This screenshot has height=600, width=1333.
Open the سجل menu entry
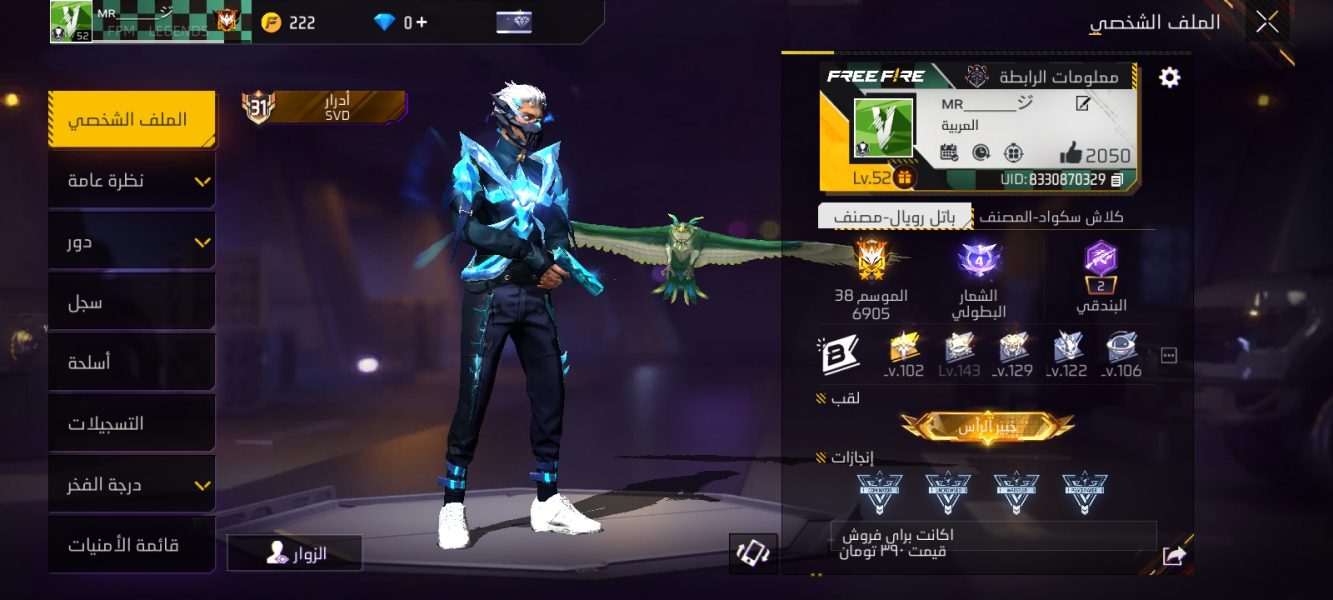pos(132,302)
